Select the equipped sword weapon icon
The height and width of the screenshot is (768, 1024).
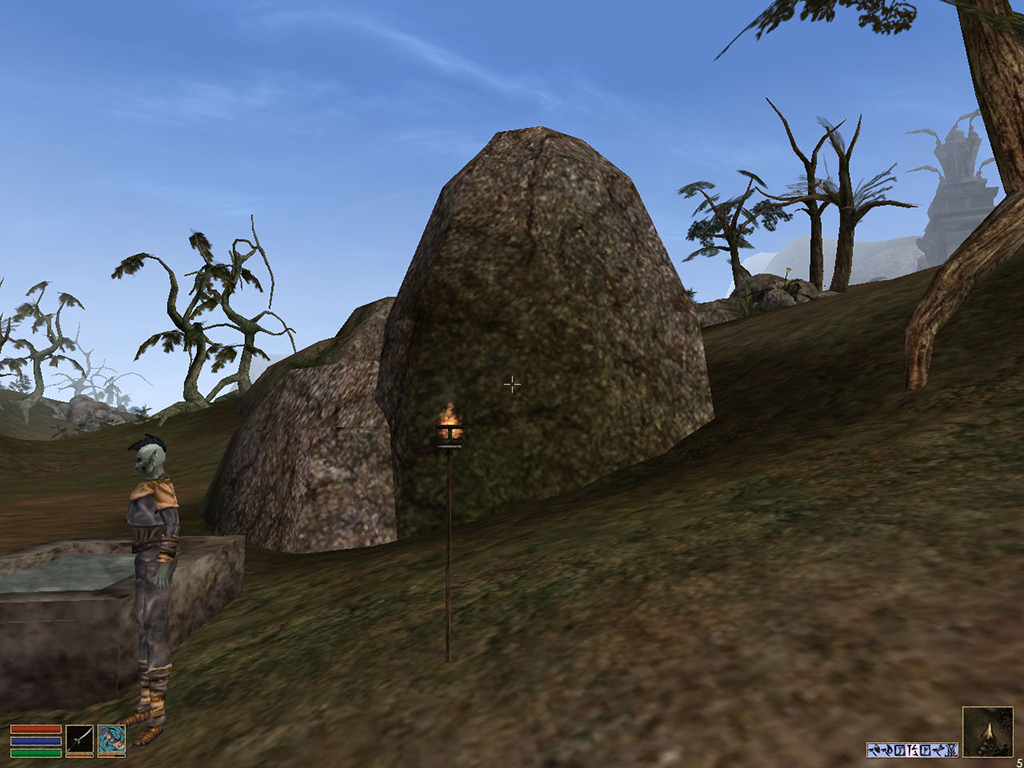click(80, 740)
